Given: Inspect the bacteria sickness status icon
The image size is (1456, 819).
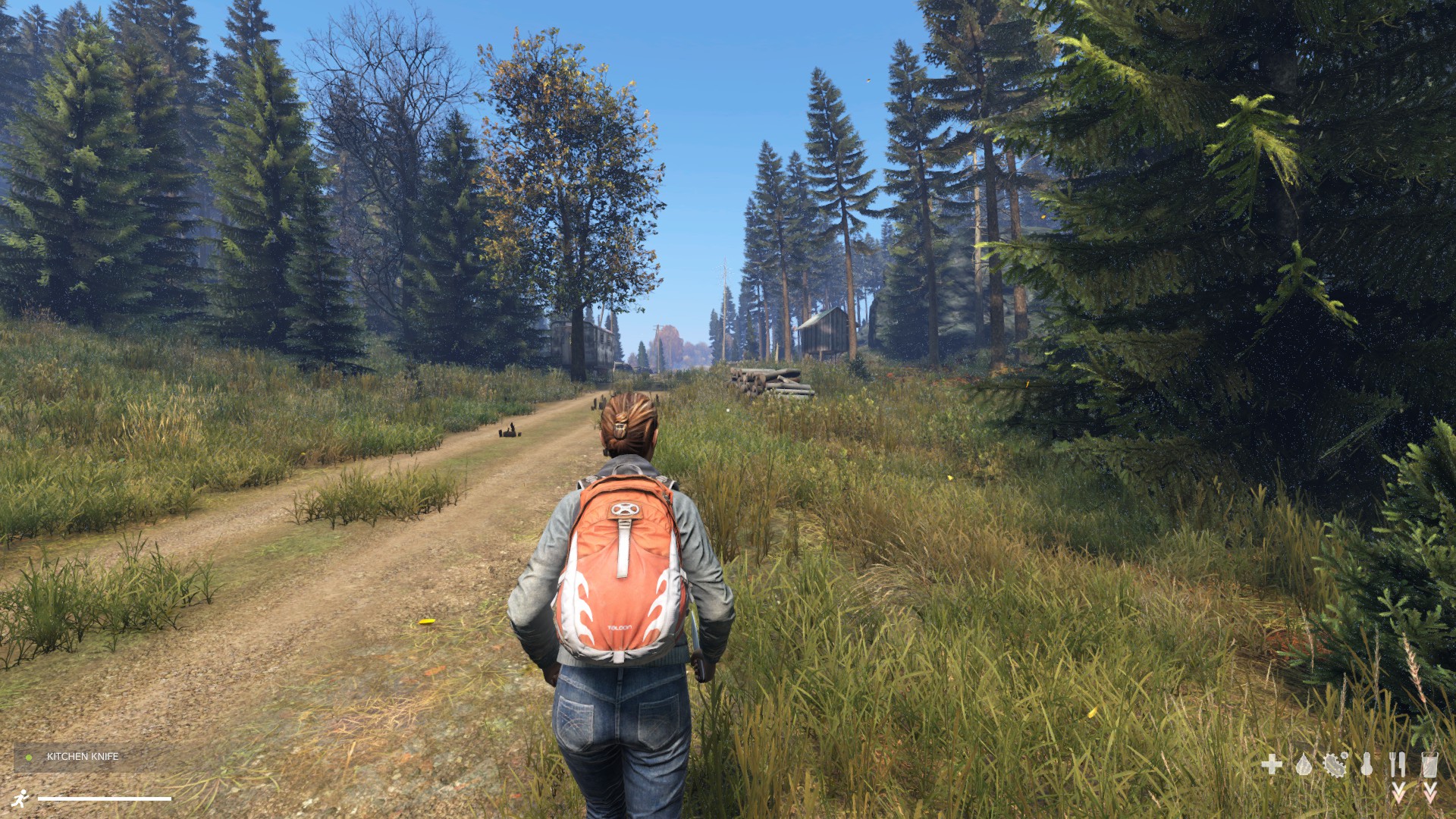Looking at the screenshot, I should 1335,764.
